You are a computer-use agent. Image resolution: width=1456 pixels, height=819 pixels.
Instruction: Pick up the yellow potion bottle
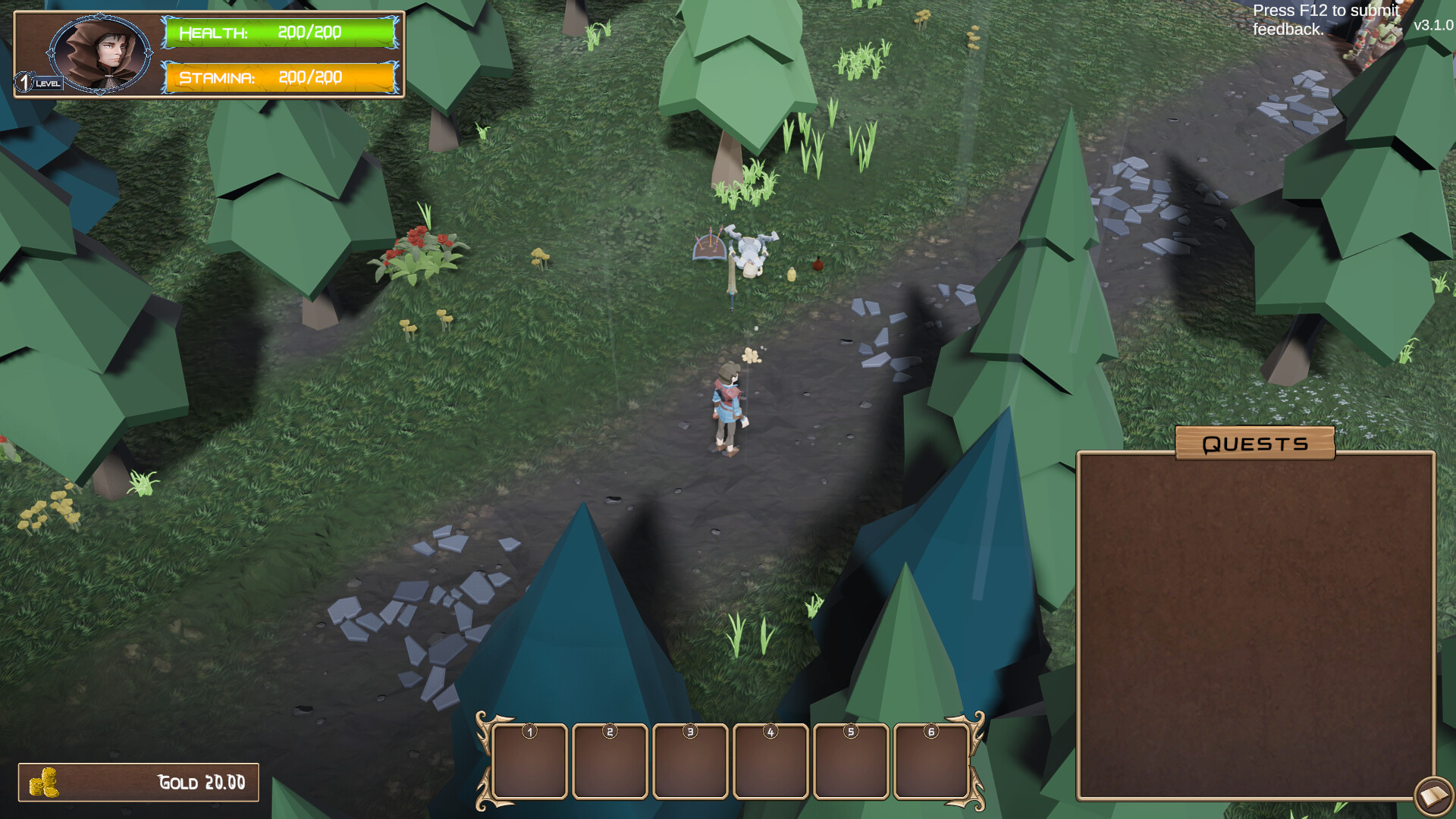point(790,275)
